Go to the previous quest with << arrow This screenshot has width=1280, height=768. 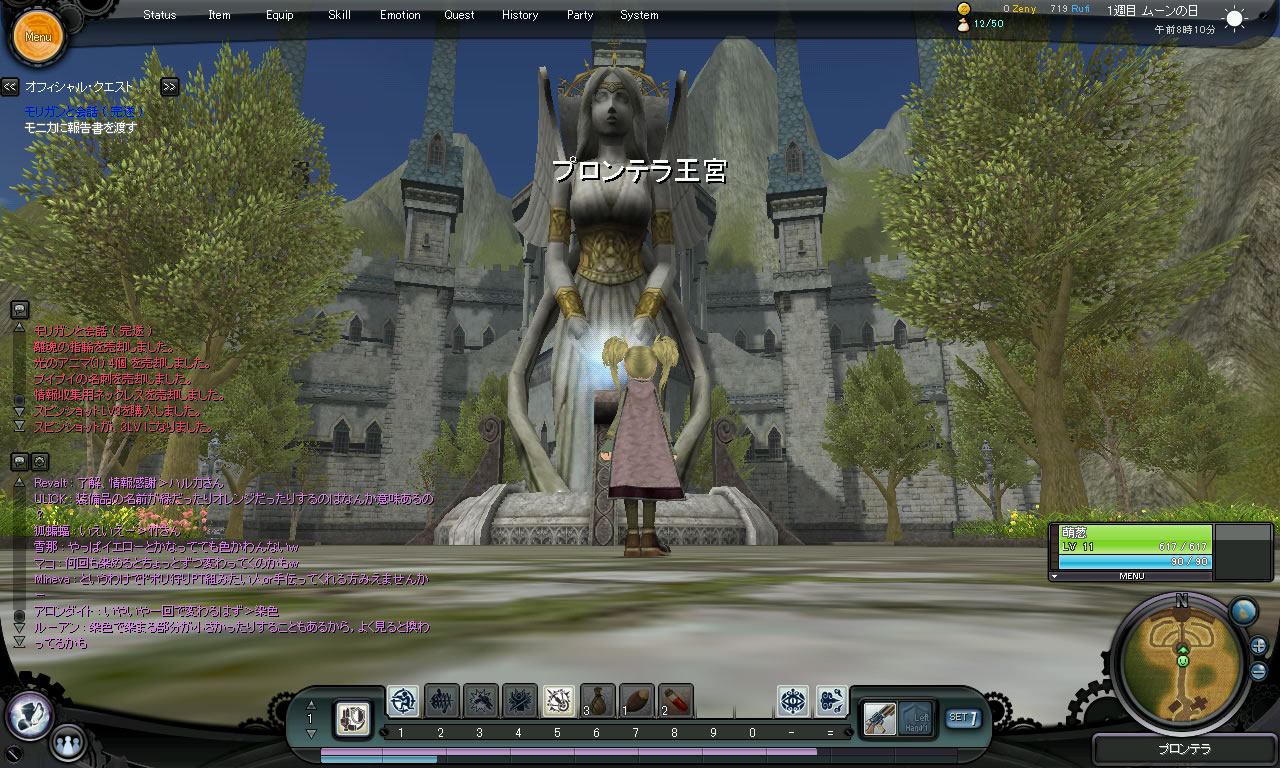[10, 87]
